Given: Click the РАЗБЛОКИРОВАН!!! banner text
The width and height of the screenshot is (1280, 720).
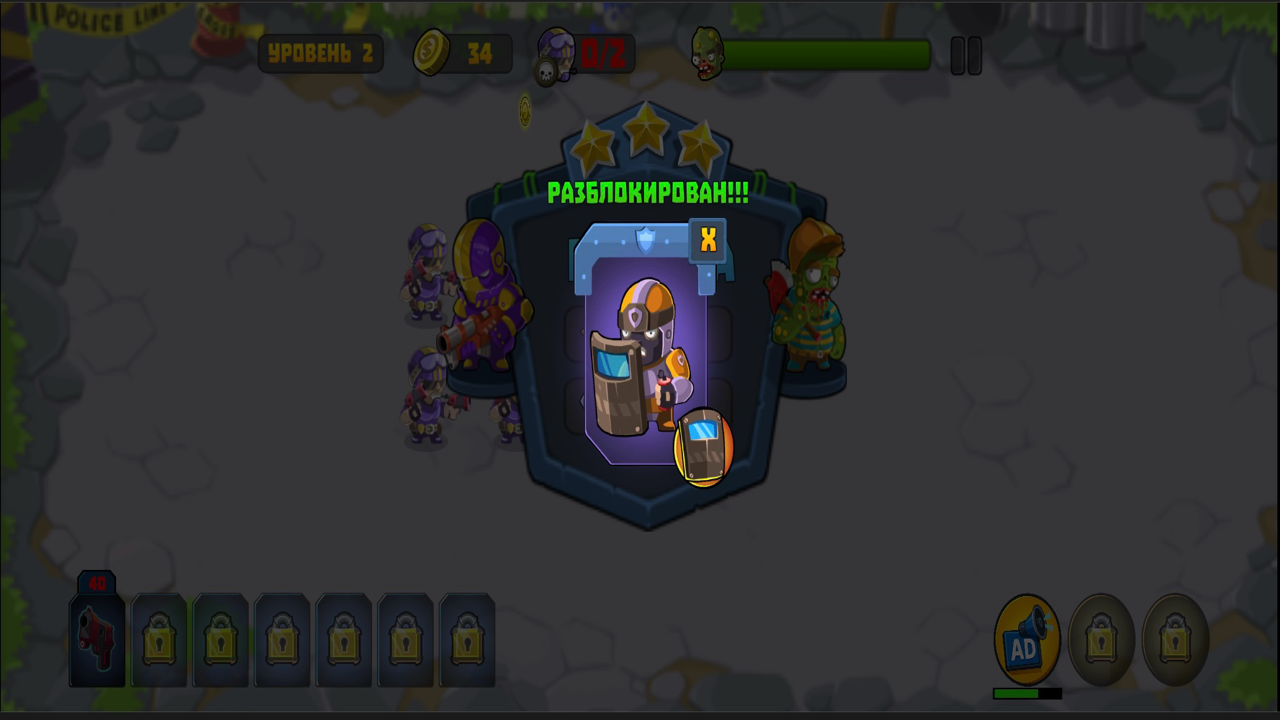Looking at the screenshot, I should coord(648,194).
